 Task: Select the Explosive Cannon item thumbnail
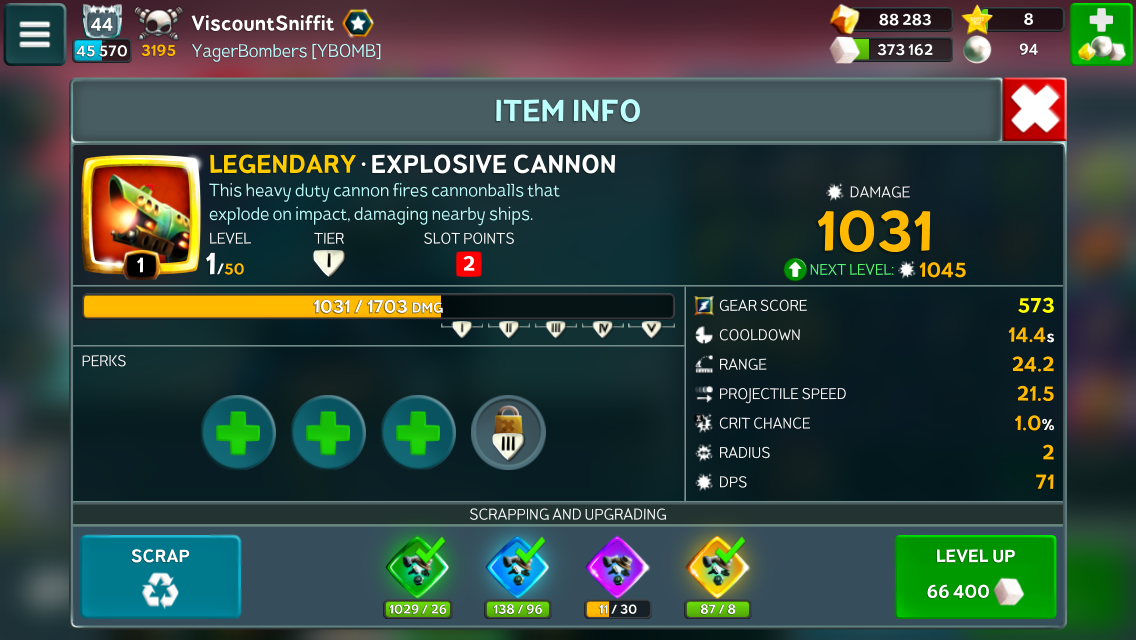140,214
